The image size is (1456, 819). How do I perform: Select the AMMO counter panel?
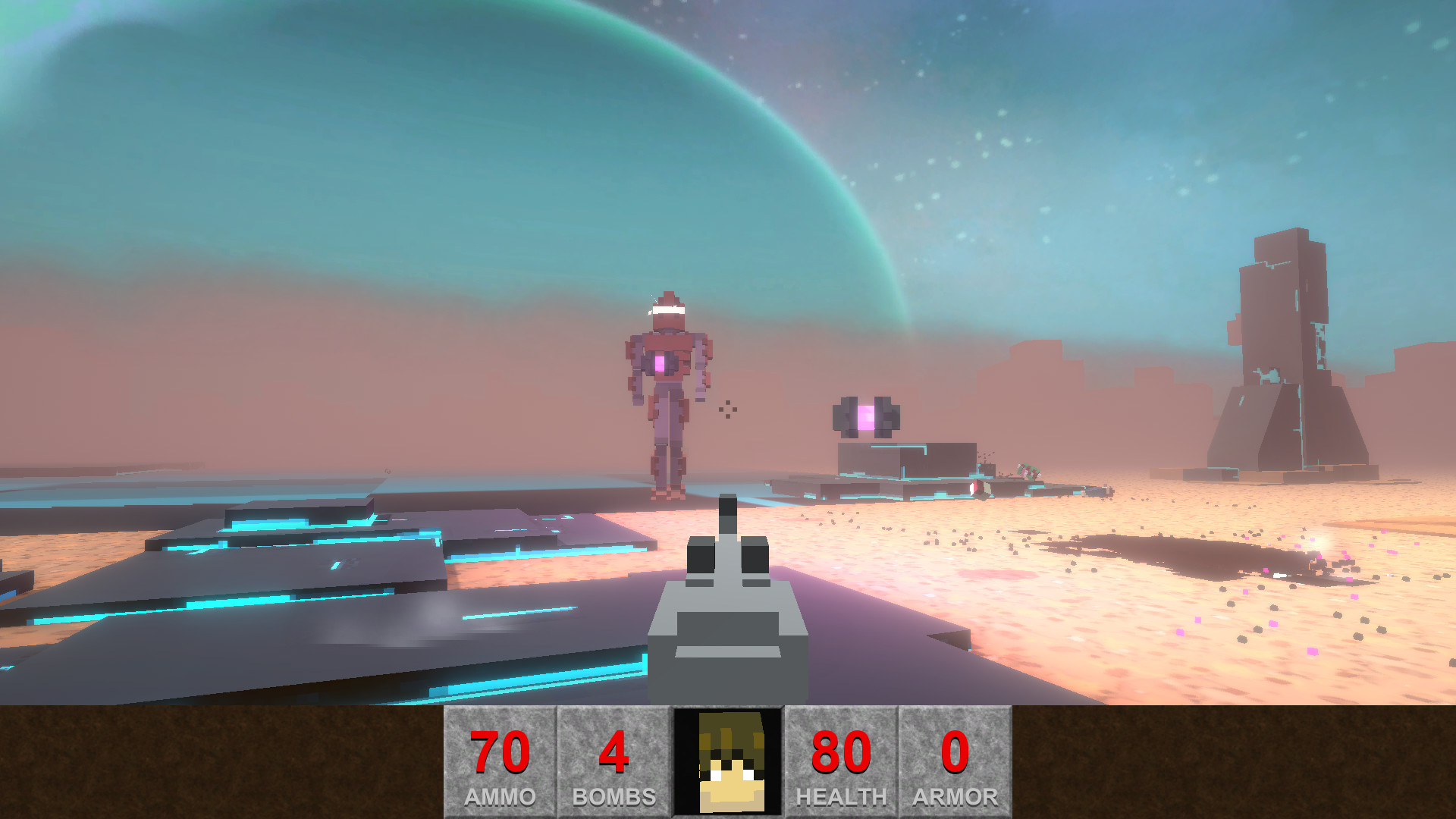(x=498, y=762)
